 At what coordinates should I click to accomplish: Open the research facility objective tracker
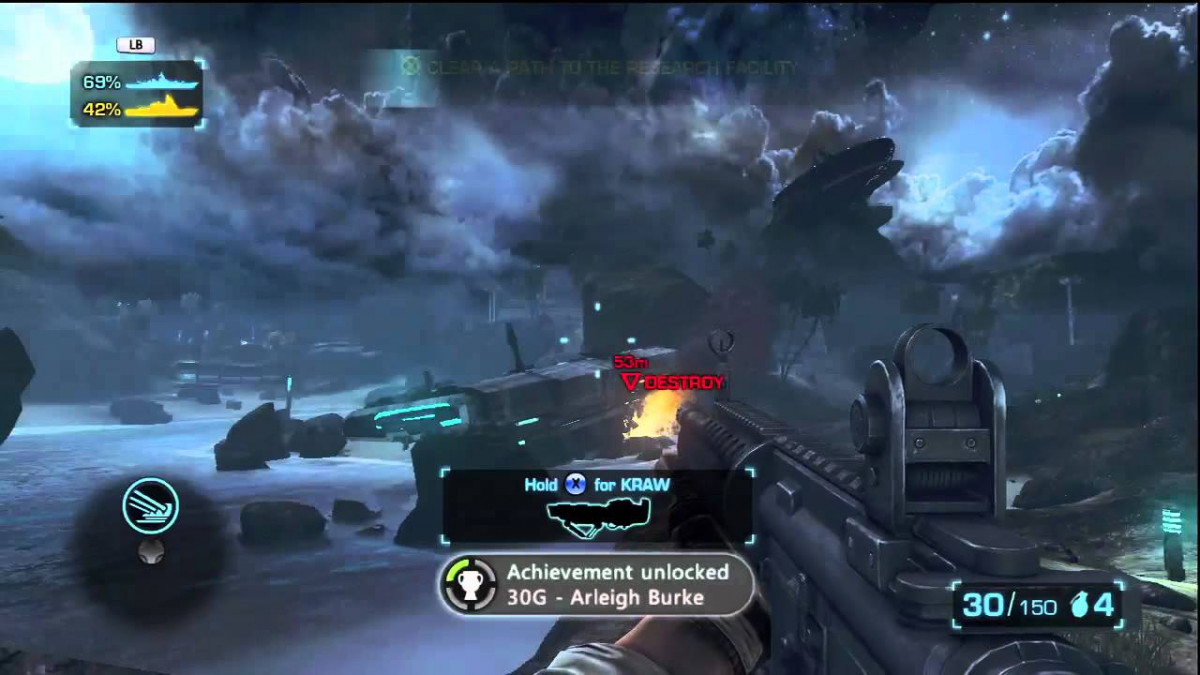point(600,68)
